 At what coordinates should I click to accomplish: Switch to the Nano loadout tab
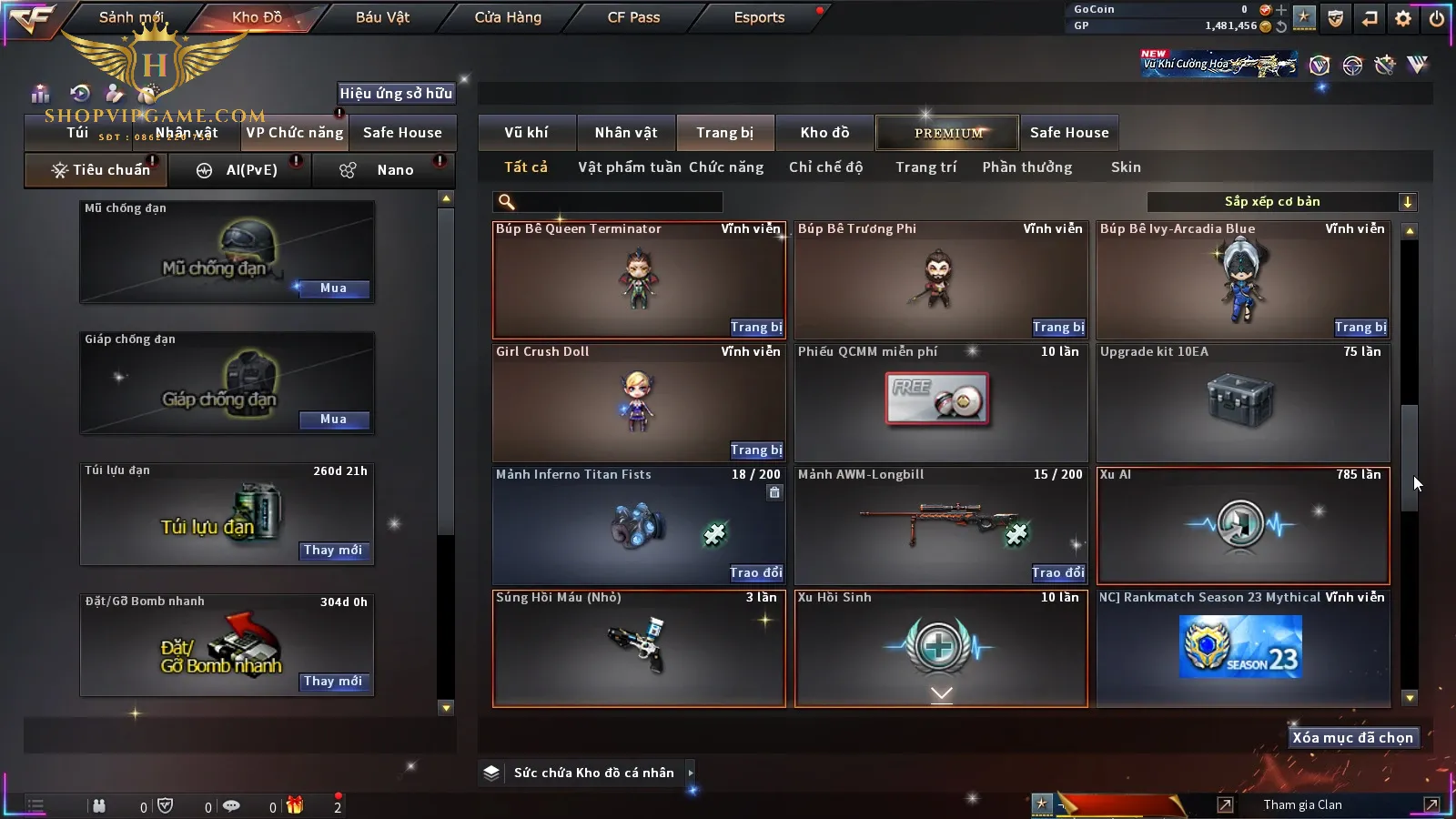coord(395,170)
